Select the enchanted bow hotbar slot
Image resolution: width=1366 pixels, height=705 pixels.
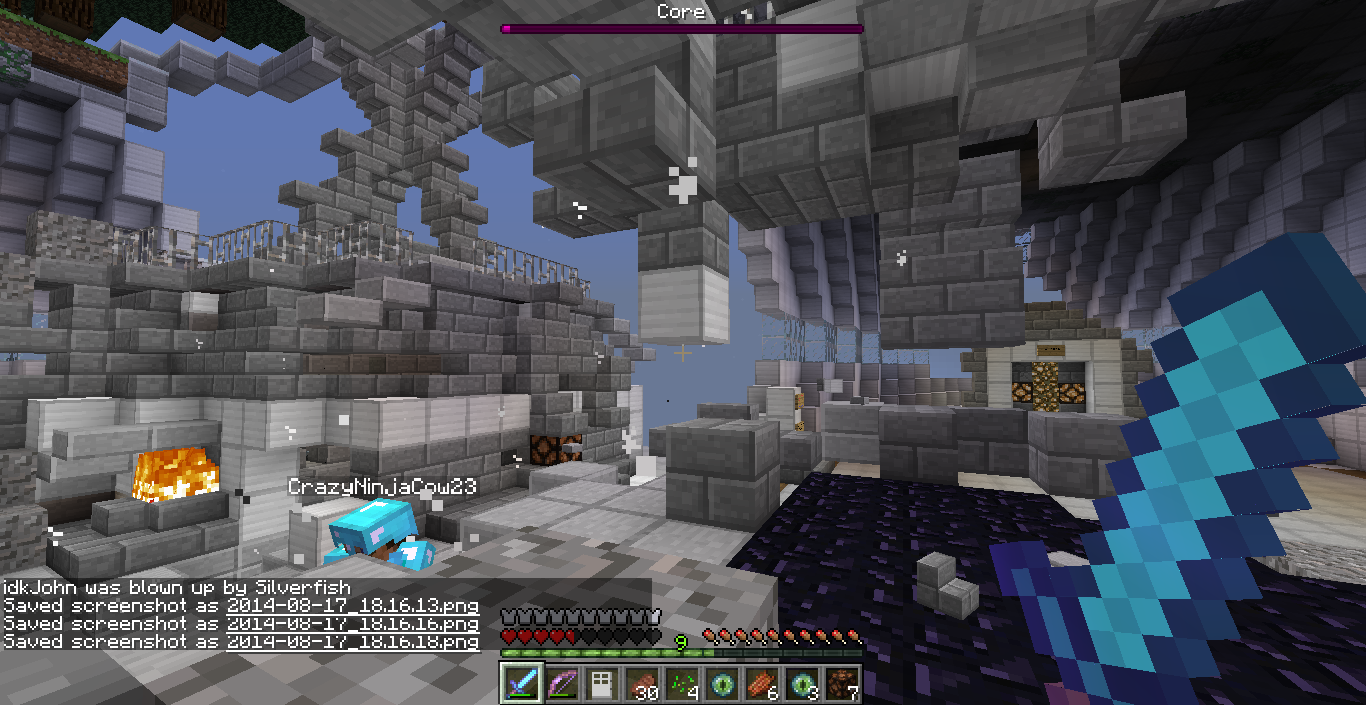(x=561, y=684)
